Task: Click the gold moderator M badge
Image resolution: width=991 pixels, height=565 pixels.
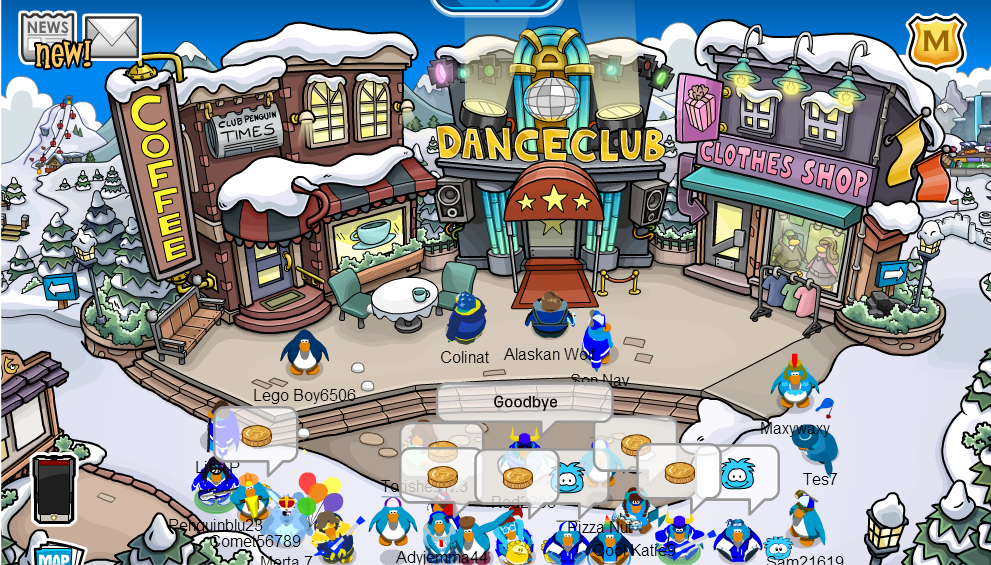Action: click(x=936, y=42)
